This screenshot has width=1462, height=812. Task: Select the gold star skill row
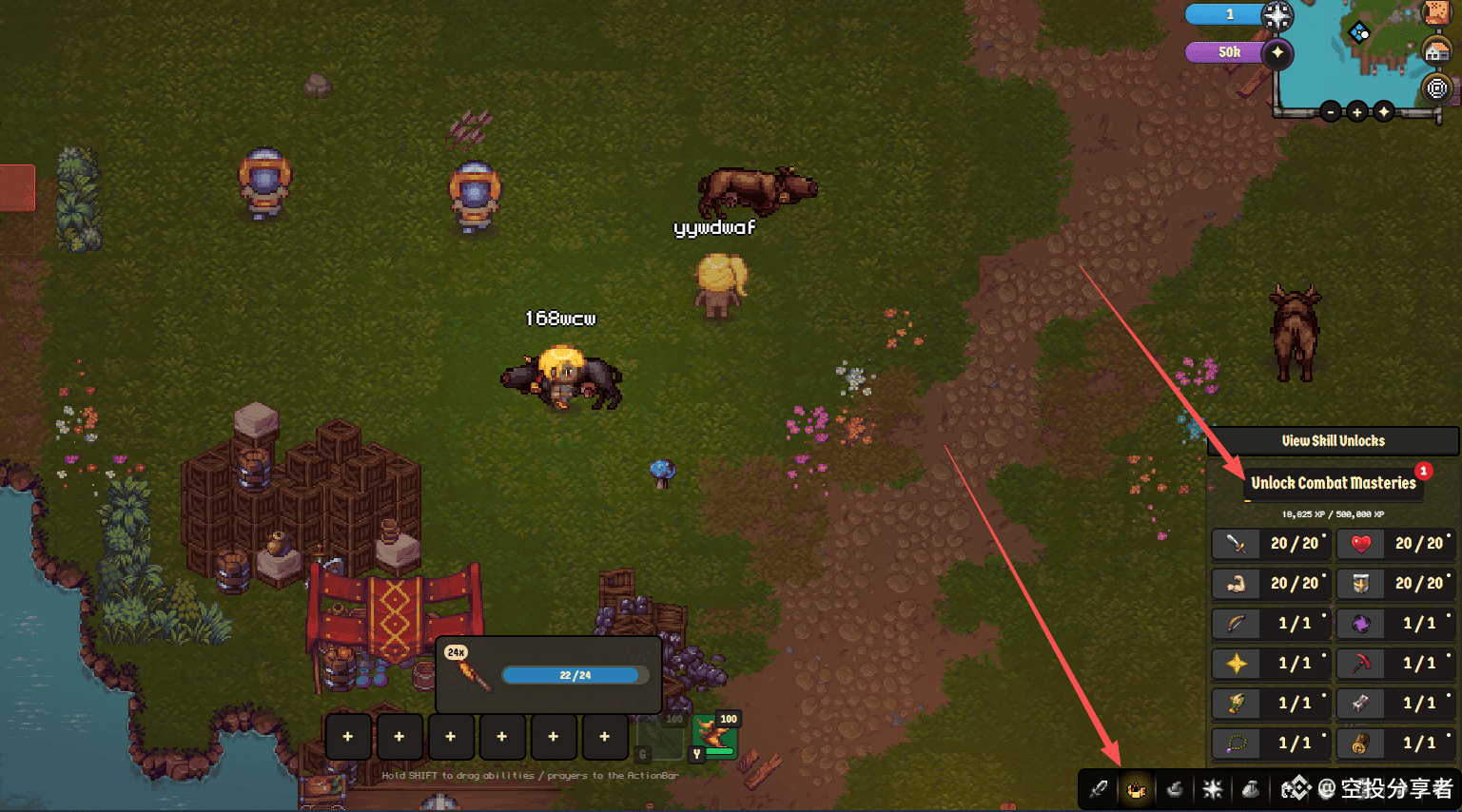coord(1271,664)
